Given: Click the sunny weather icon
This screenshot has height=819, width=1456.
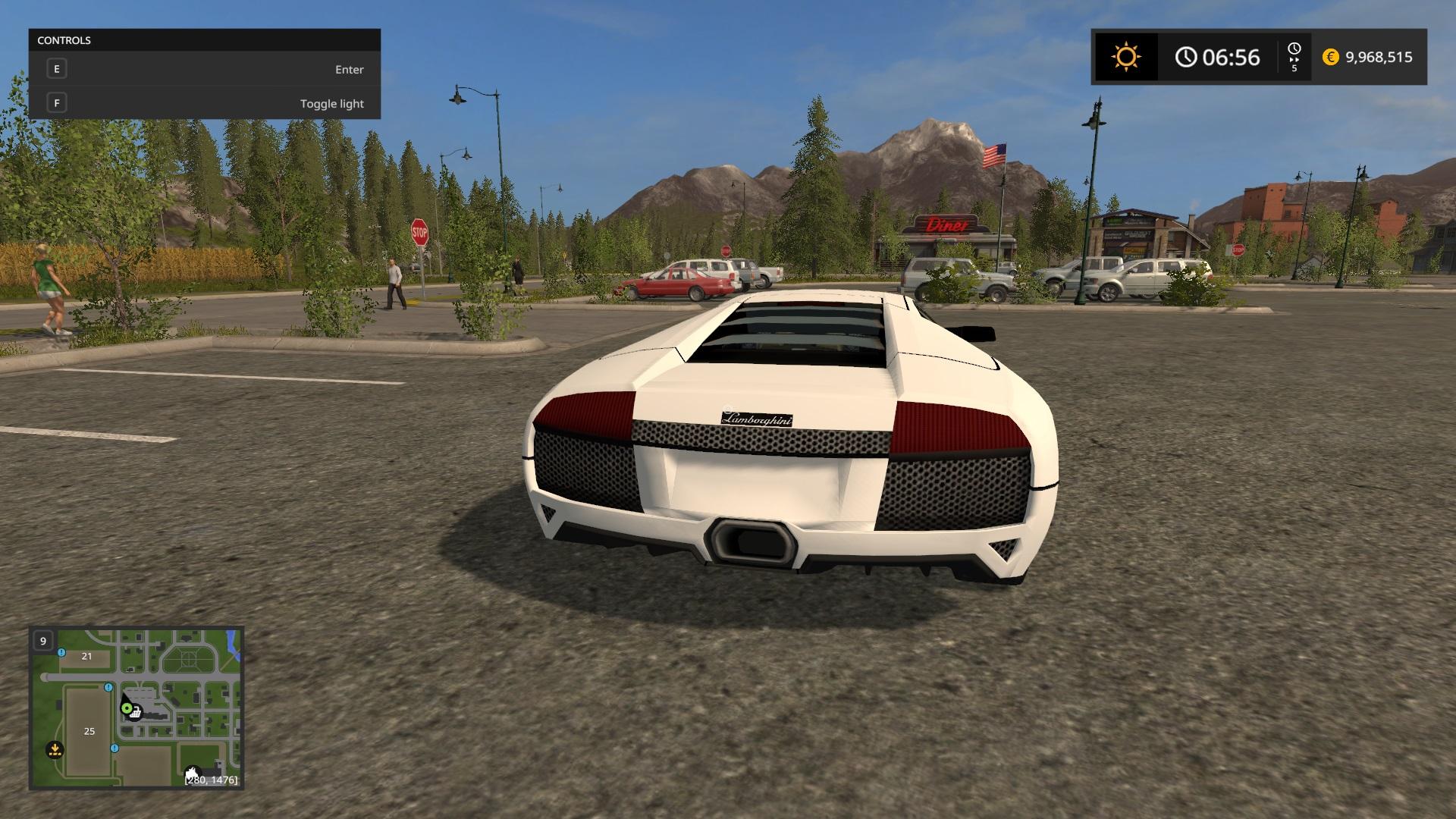Looking at the screenshot, I should pyautogui.click(x=1125, y=57).
